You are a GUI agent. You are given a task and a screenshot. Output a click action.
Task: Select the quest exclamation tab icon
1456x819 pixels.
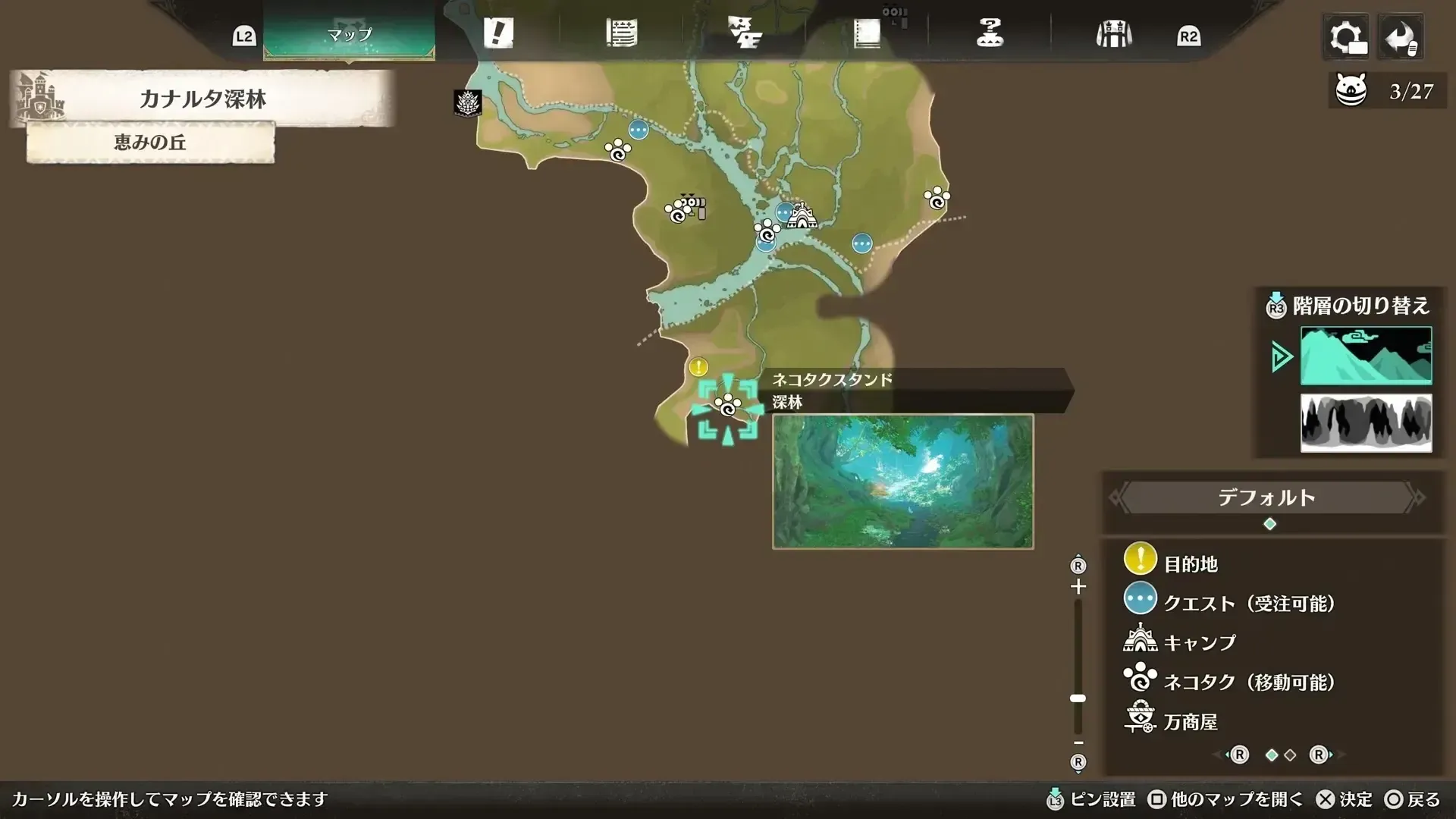point(500,33)
